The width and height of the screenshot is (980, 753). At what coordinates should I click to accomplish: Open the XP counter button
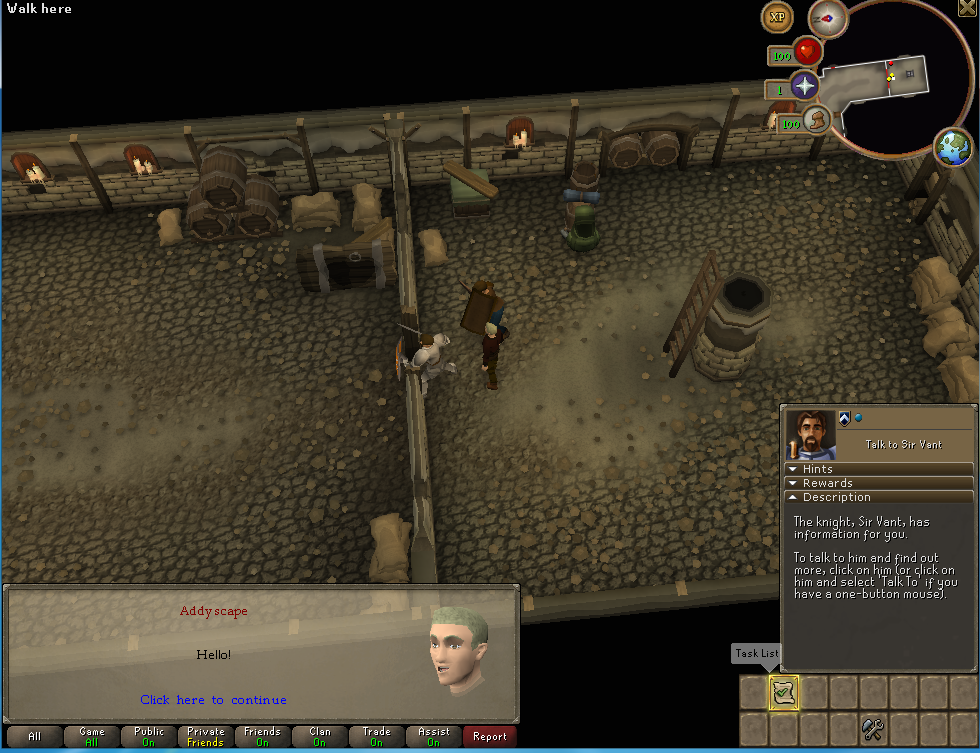pyautogui.click(x=777, y=17)
